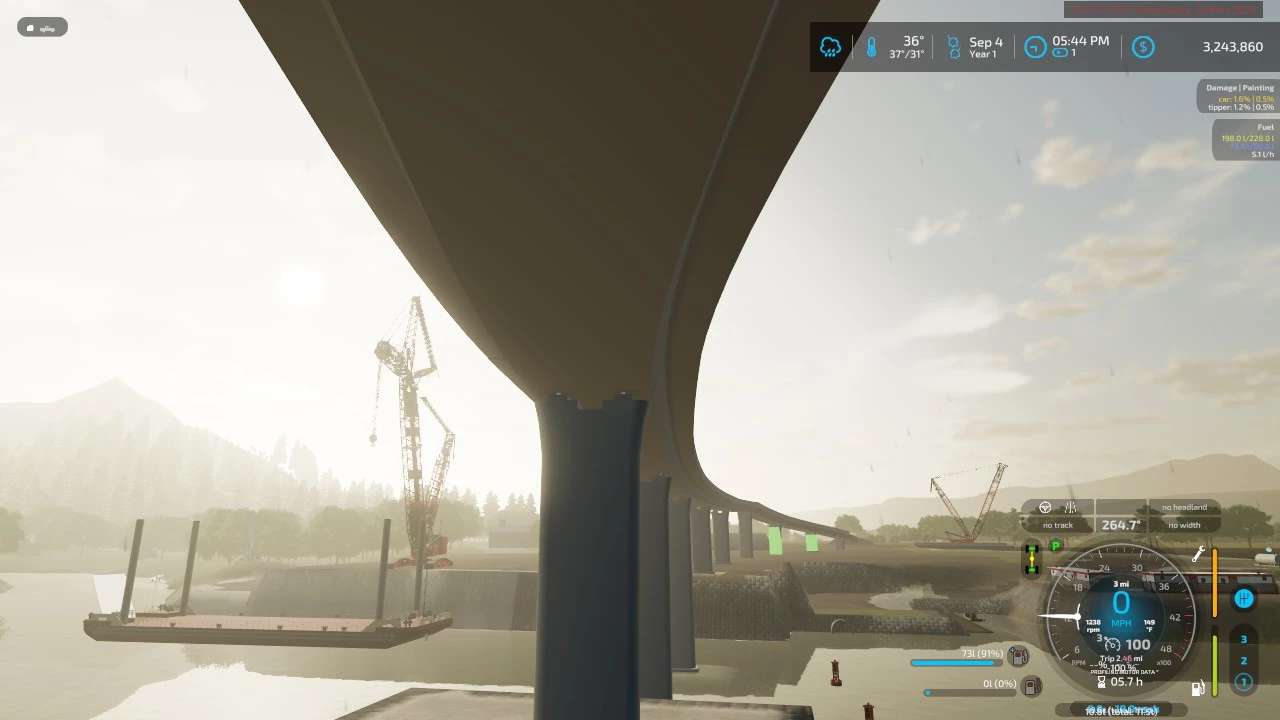Select the circled gear 1 indicator
The width and height of the screenshot is (1280, 720).
coord(1244,682)
